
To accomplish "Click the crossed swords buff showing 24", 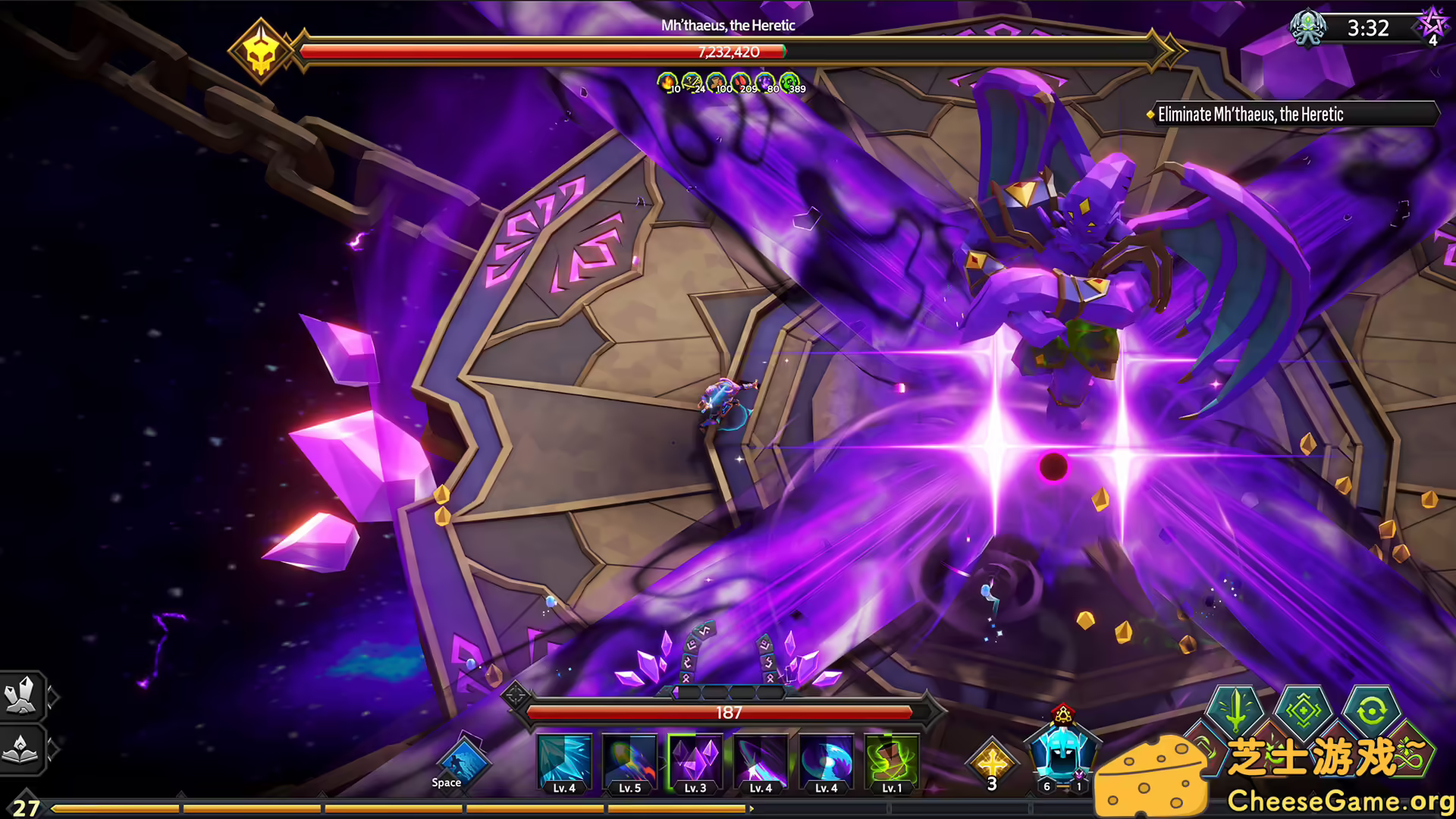I will tap(692, 82).
